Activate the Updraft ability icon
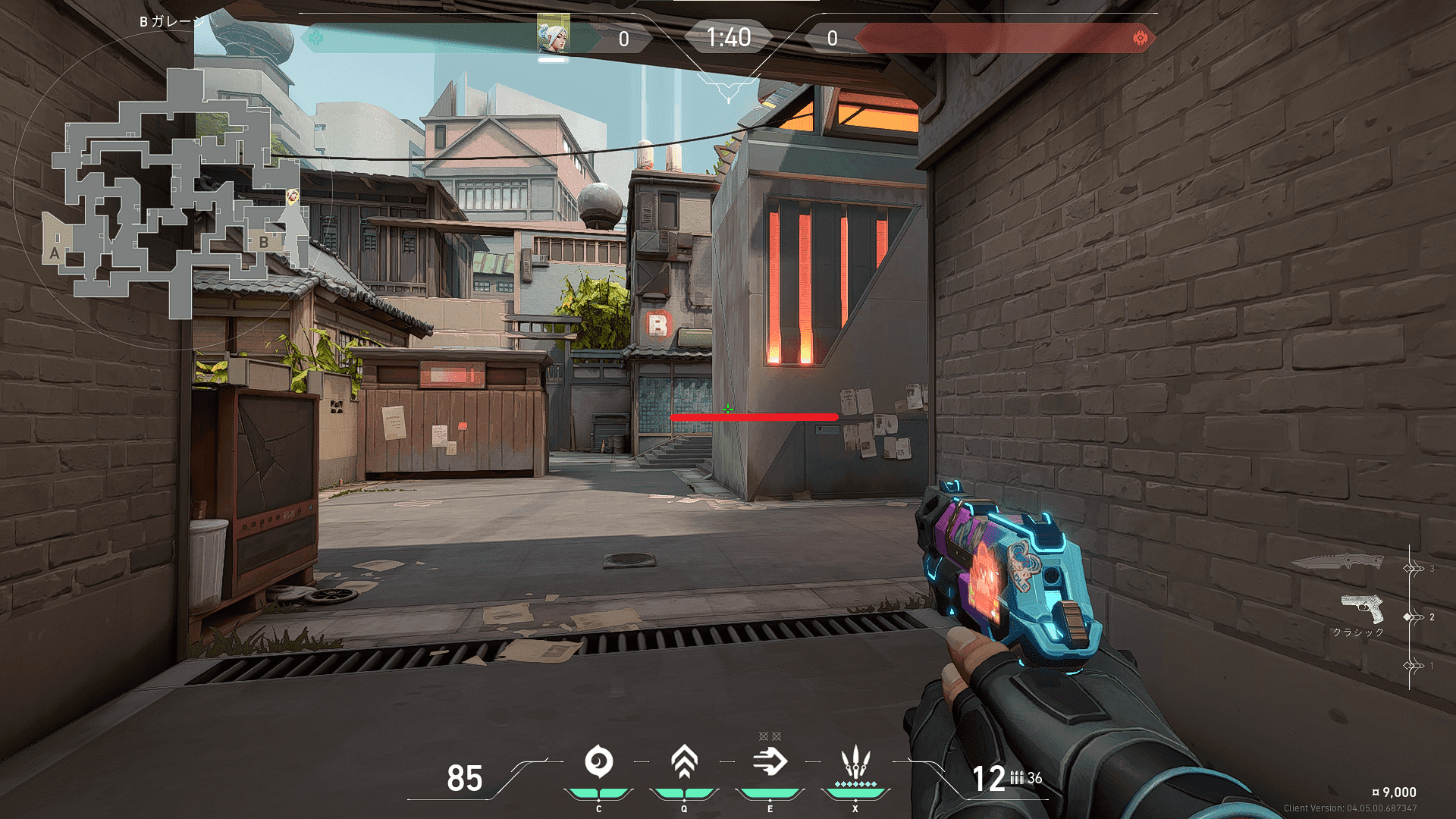 [x=684, y=762]
